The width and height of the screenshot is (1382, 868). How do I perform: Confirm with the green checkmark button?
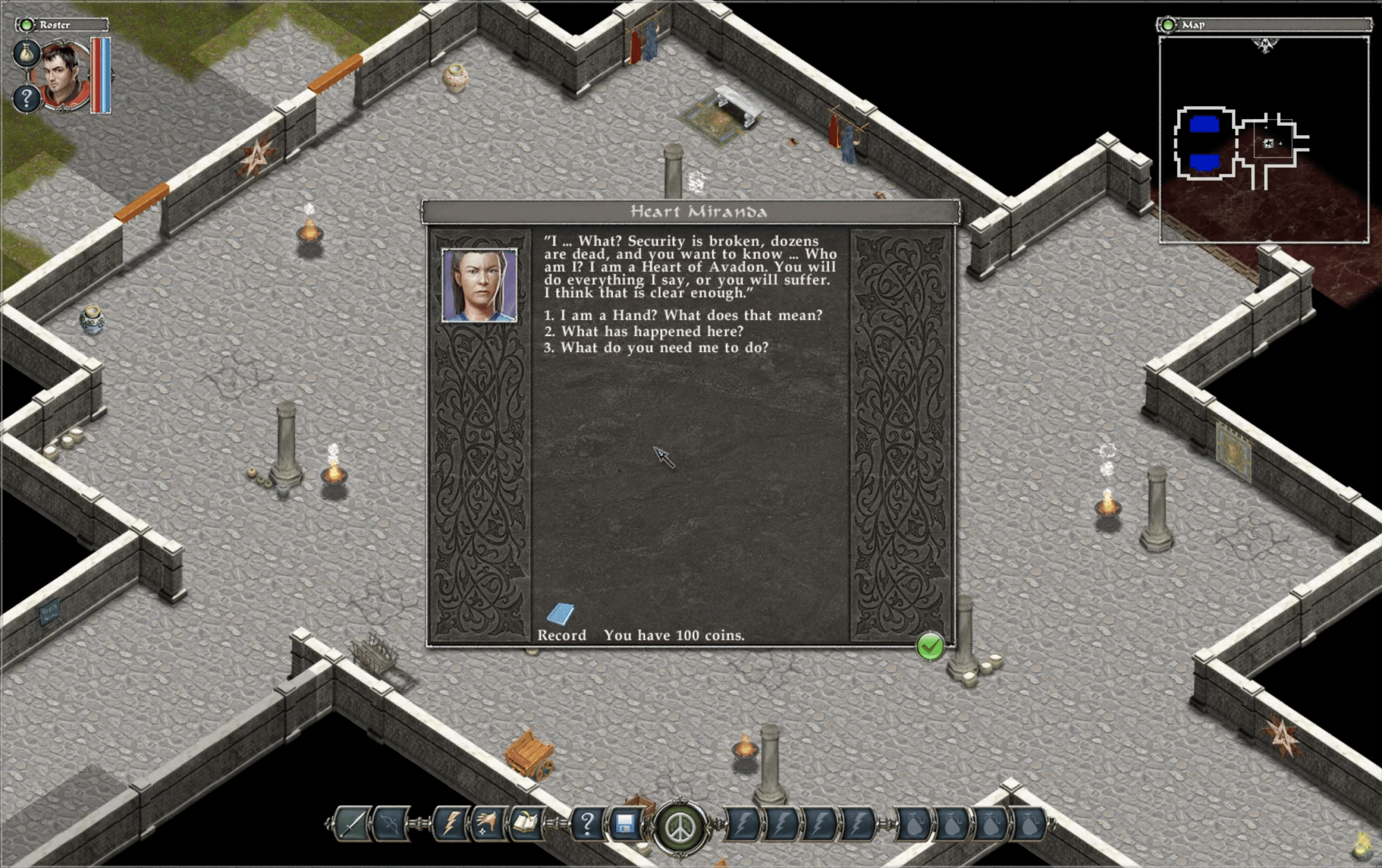[930, 648]
